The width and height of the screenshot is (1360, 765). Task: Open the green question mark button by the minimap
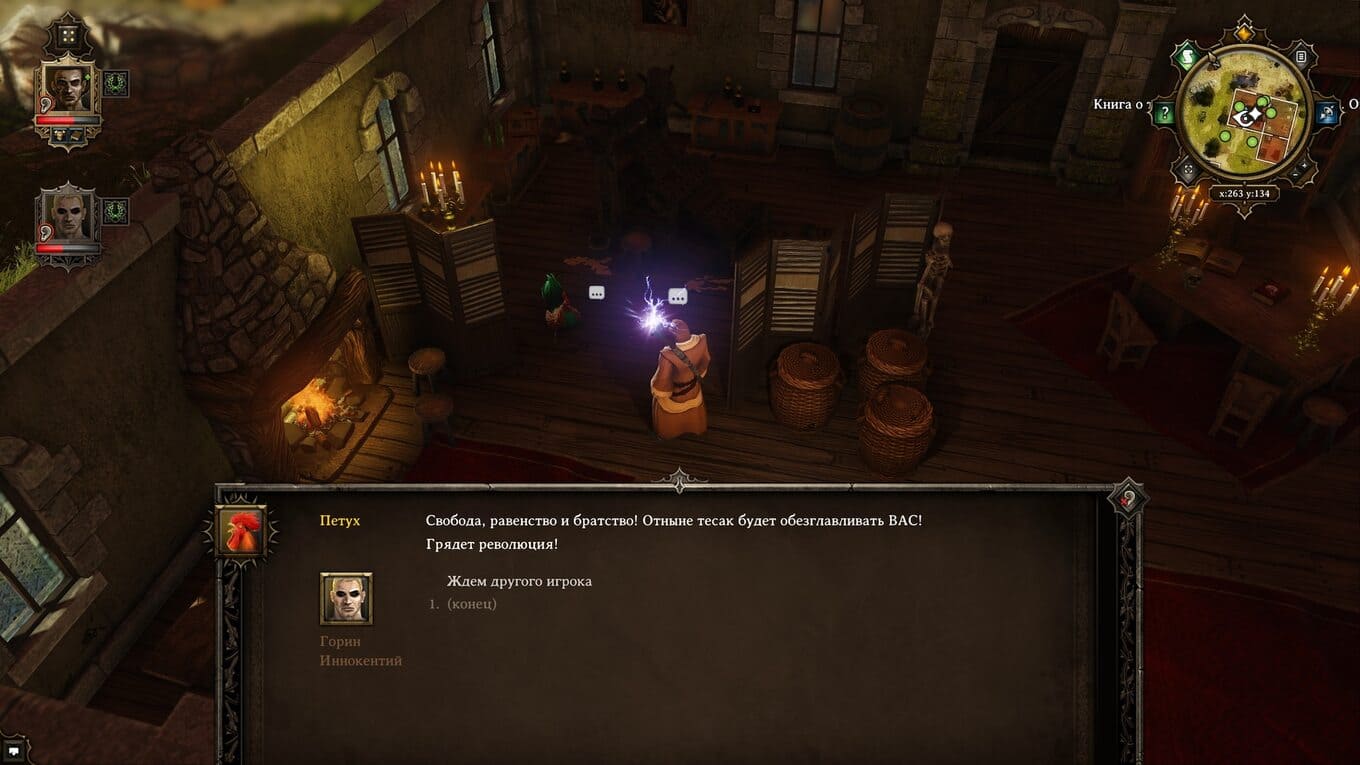(1163, 113)
